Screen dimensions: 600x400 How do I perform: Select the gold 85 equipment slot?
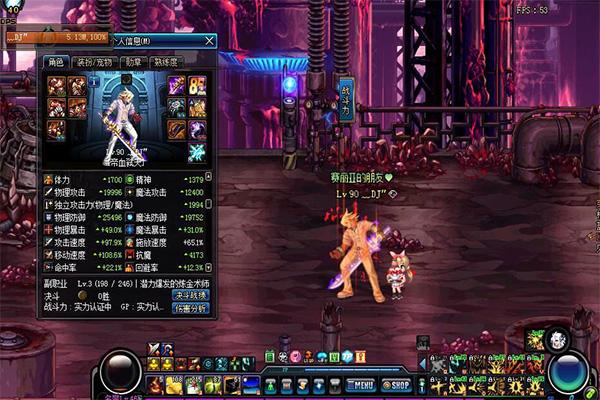(x=196, y=85)
